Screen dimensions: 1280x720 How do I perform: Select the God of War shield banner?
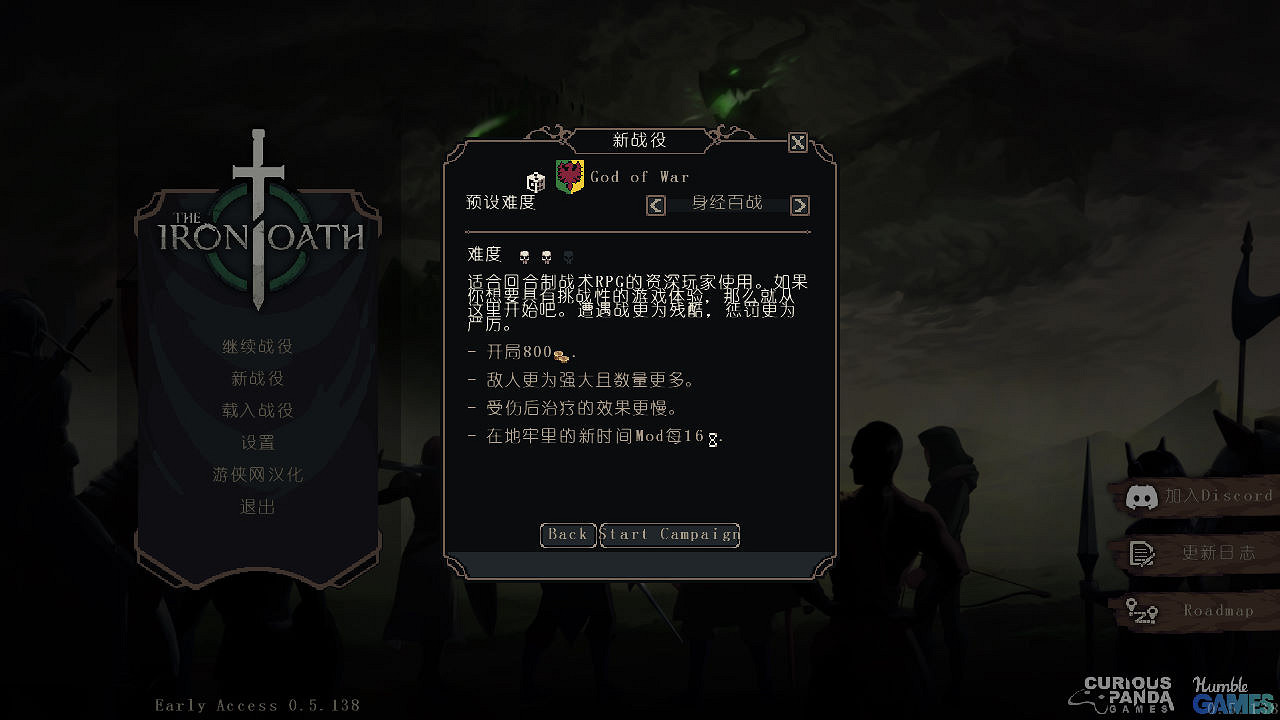click(569, 175)
